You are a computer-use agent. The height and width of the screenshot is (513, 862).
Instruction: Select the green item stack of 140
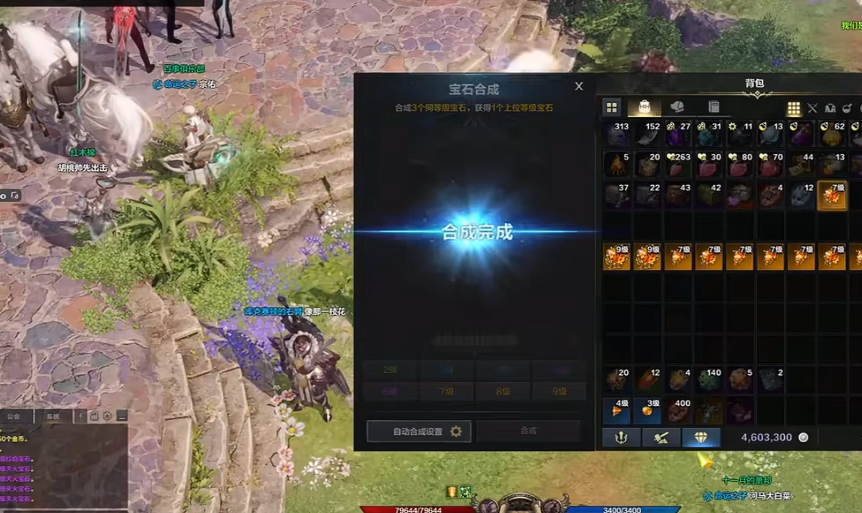point(709,380)
